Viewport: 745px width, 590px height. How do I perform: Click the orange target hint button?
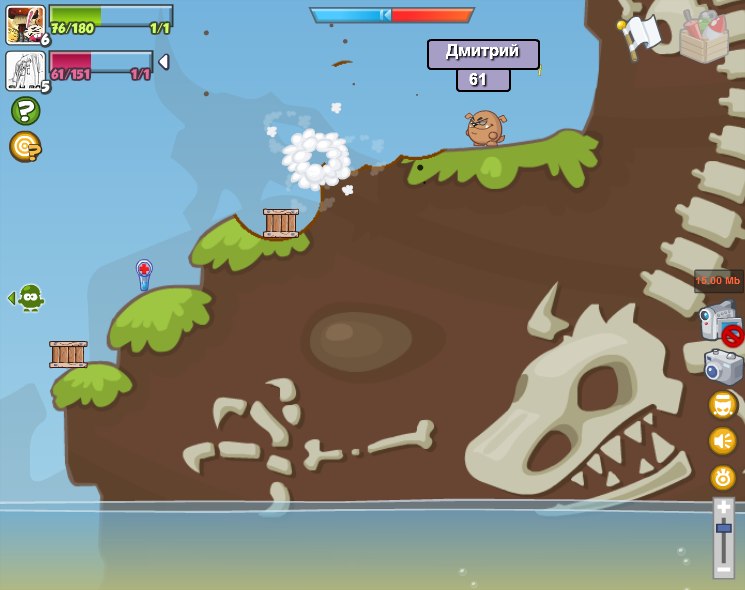pos(25,146)
